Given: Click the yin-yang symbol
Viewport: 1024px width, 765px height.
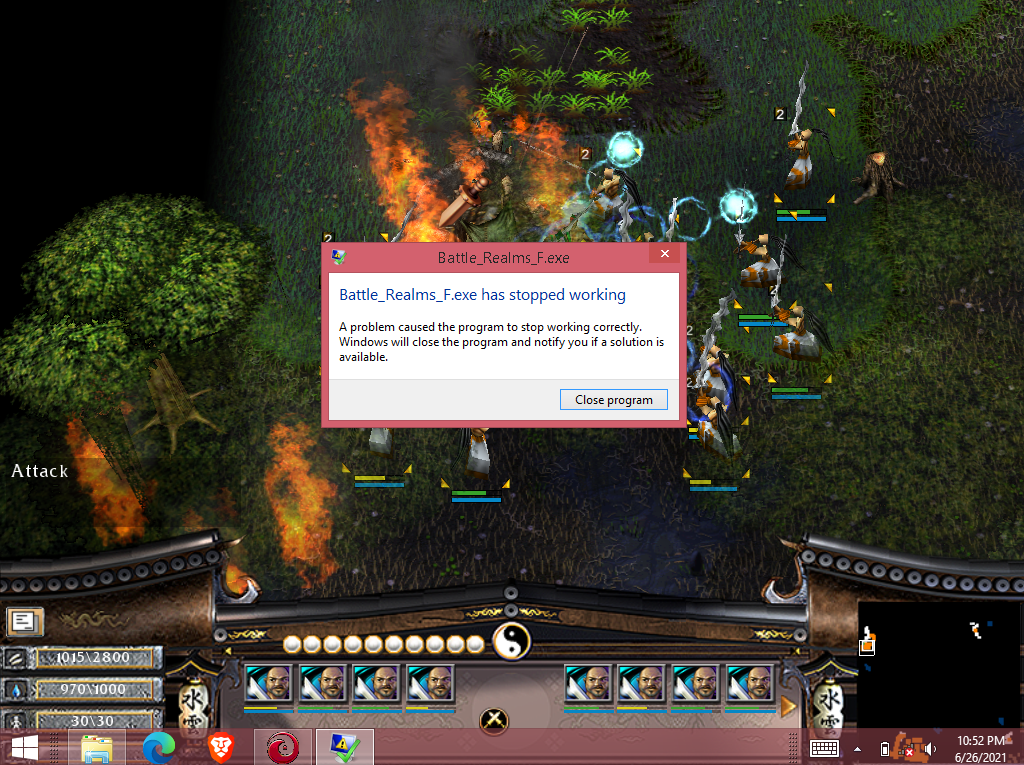Looking at the screenshot, I should [x=510, y=641].
